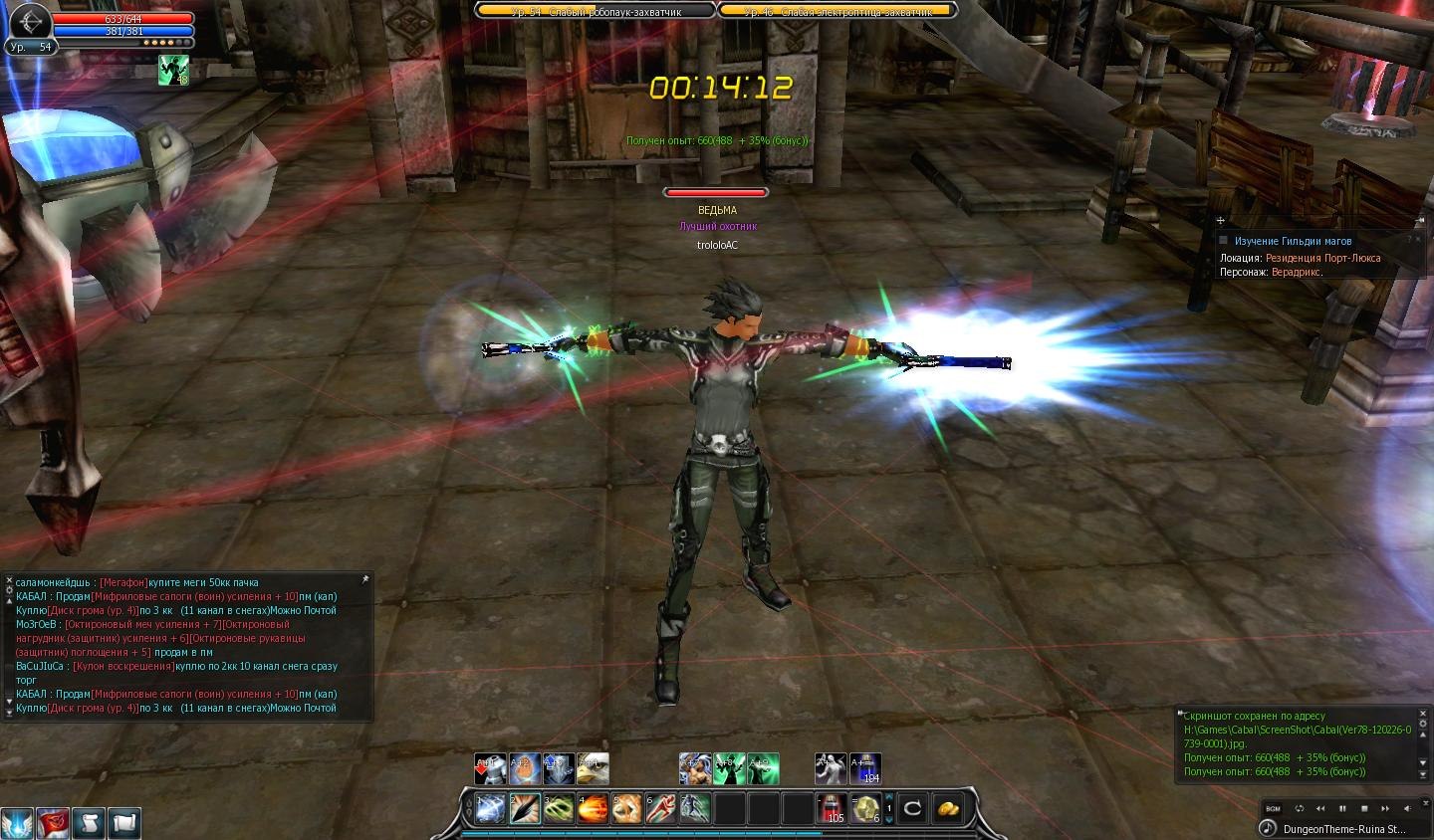1434x840 pixels.
Task: Open the red flag icon panel
Action: (x=53, y=823)
